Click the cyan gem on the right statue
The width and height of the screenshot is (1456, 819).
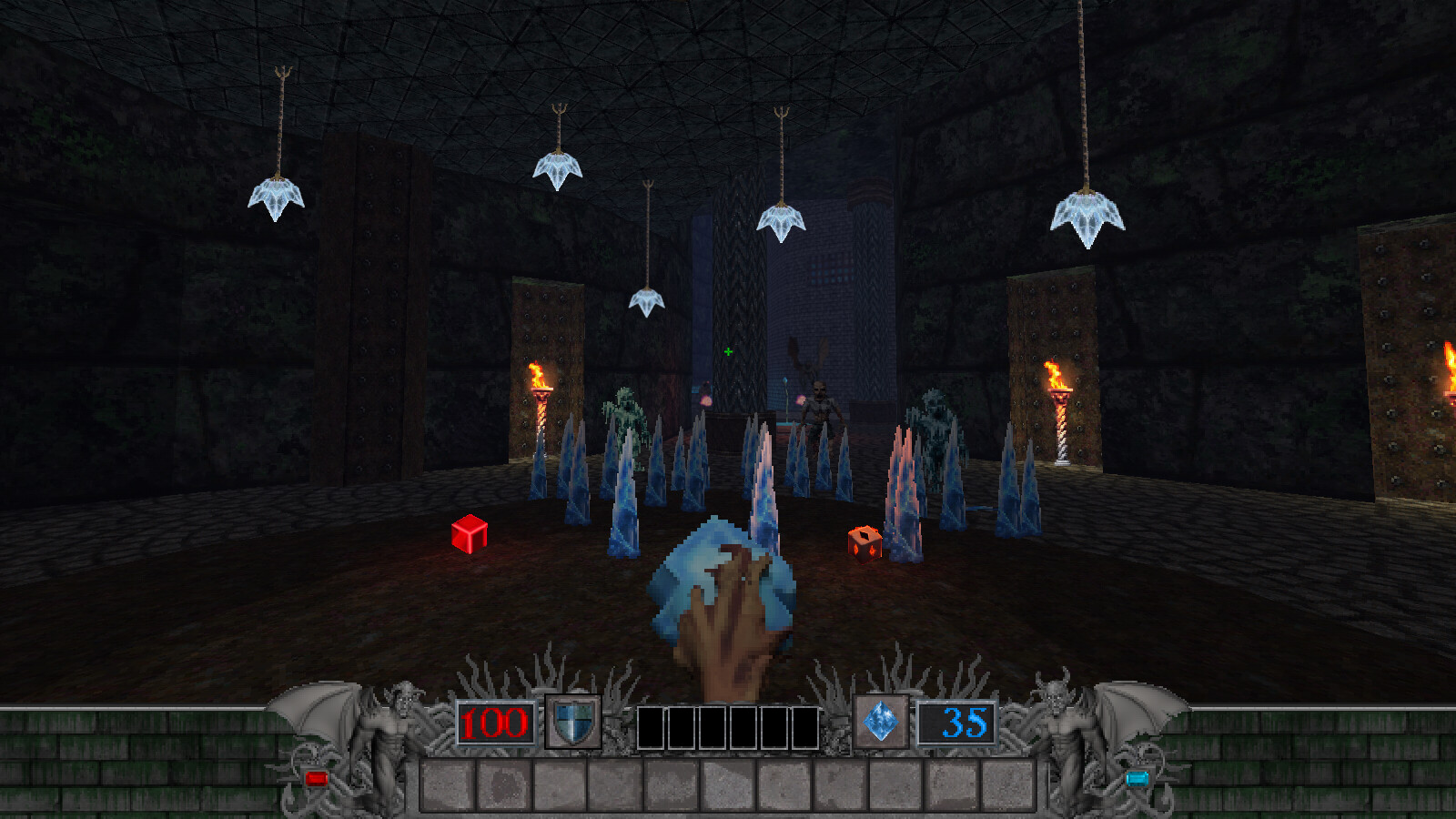coord(1138,776)
